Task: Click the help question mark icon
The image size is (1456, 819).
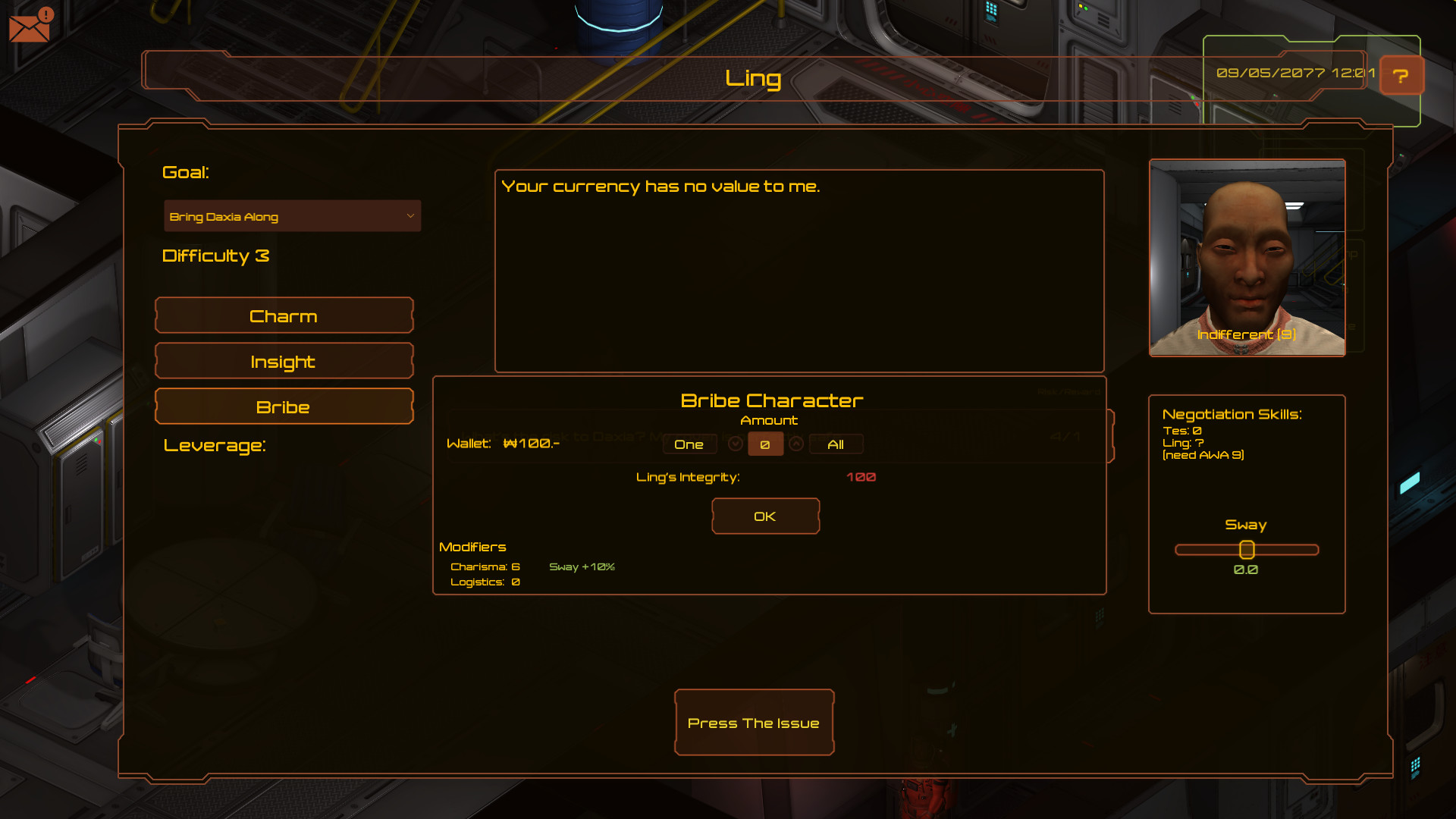Action: point(1401,75)
